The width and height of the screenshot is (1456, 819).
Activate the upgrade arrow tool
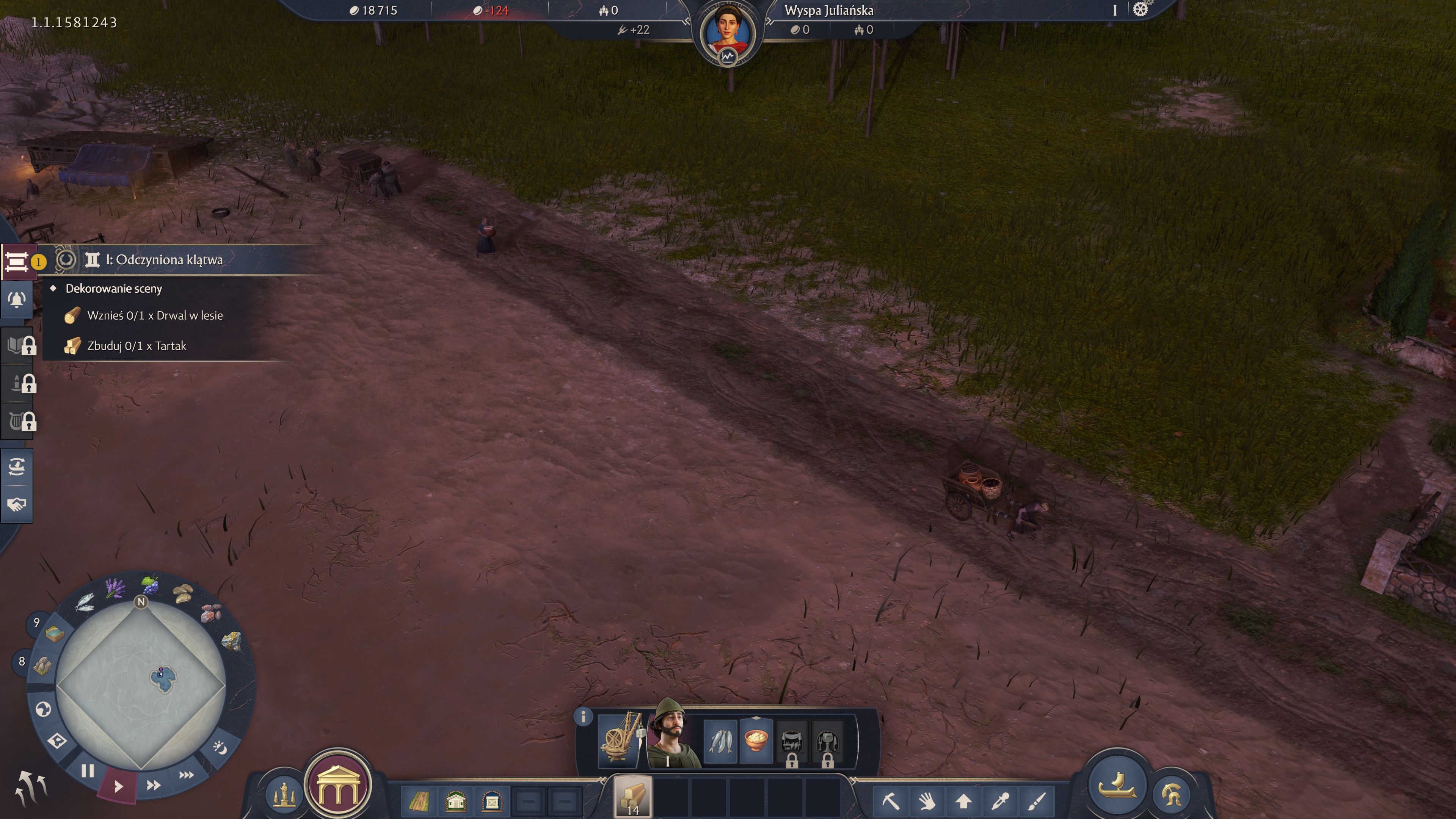(x=963, y=800)
